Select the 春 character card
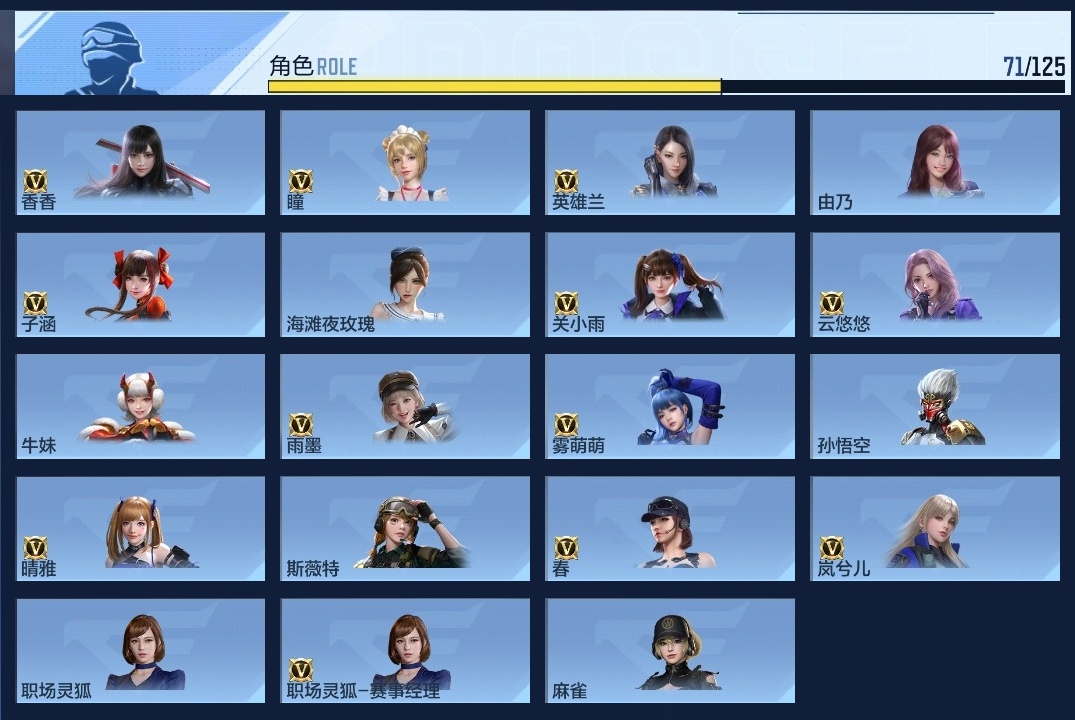Image resolution: width=1075 pixels, height=720 pixels. (670, 529)
